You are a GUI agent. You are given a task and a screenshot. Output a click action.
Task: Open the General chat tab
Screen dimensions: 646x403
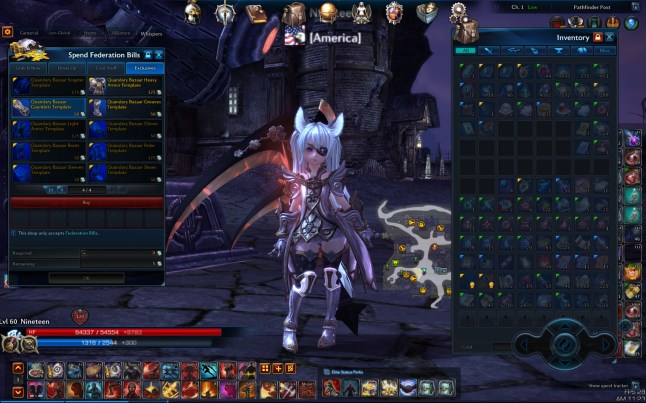[30, 33]
